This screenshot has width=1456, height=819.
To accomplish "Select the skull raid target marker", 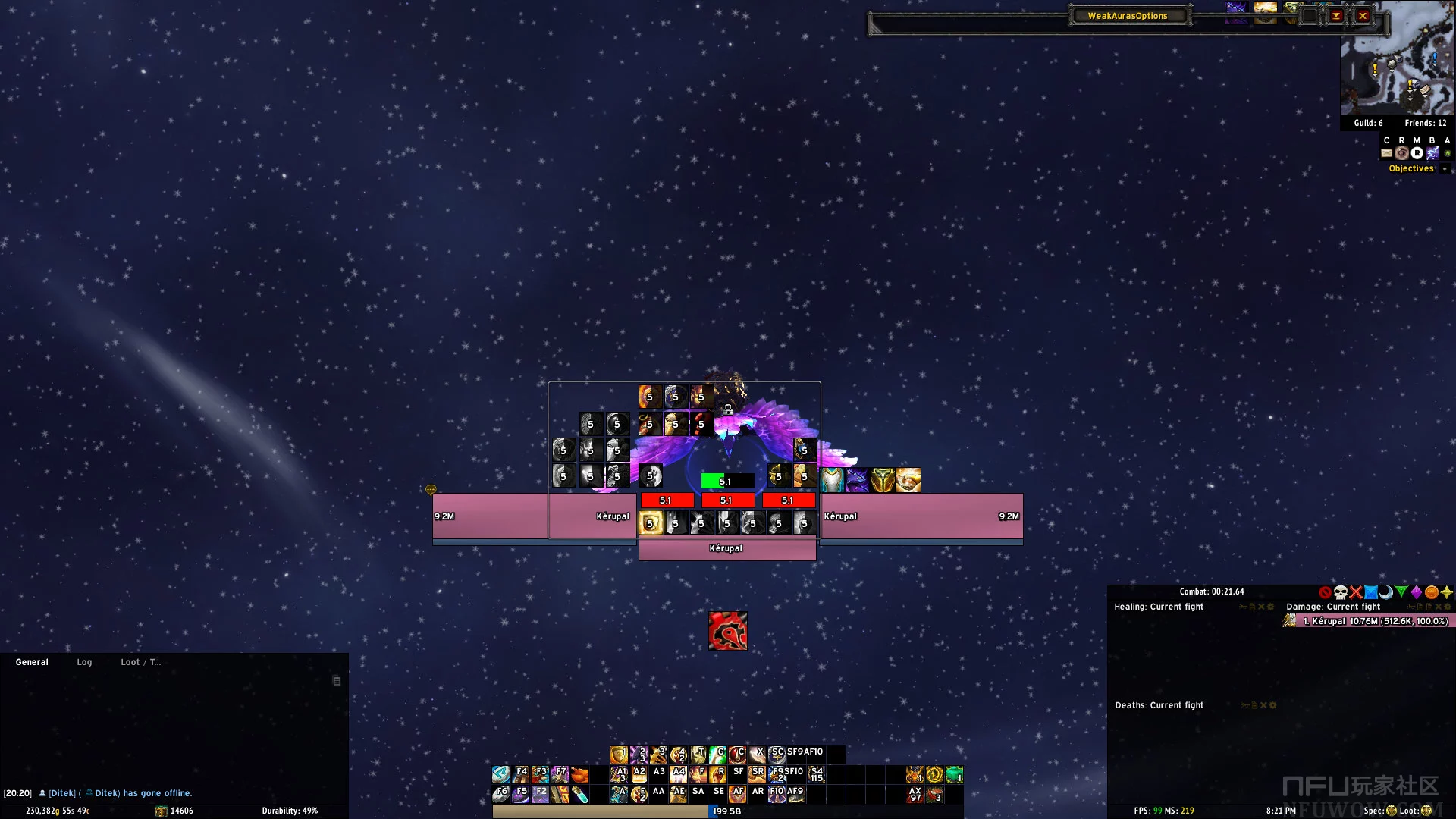I will (x=1341, y=592).
